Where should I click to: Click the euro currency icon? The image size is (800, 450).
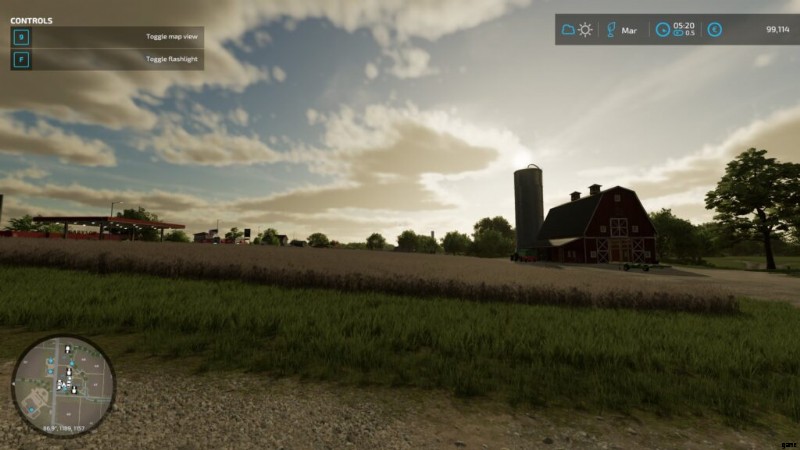coord(714,30)
